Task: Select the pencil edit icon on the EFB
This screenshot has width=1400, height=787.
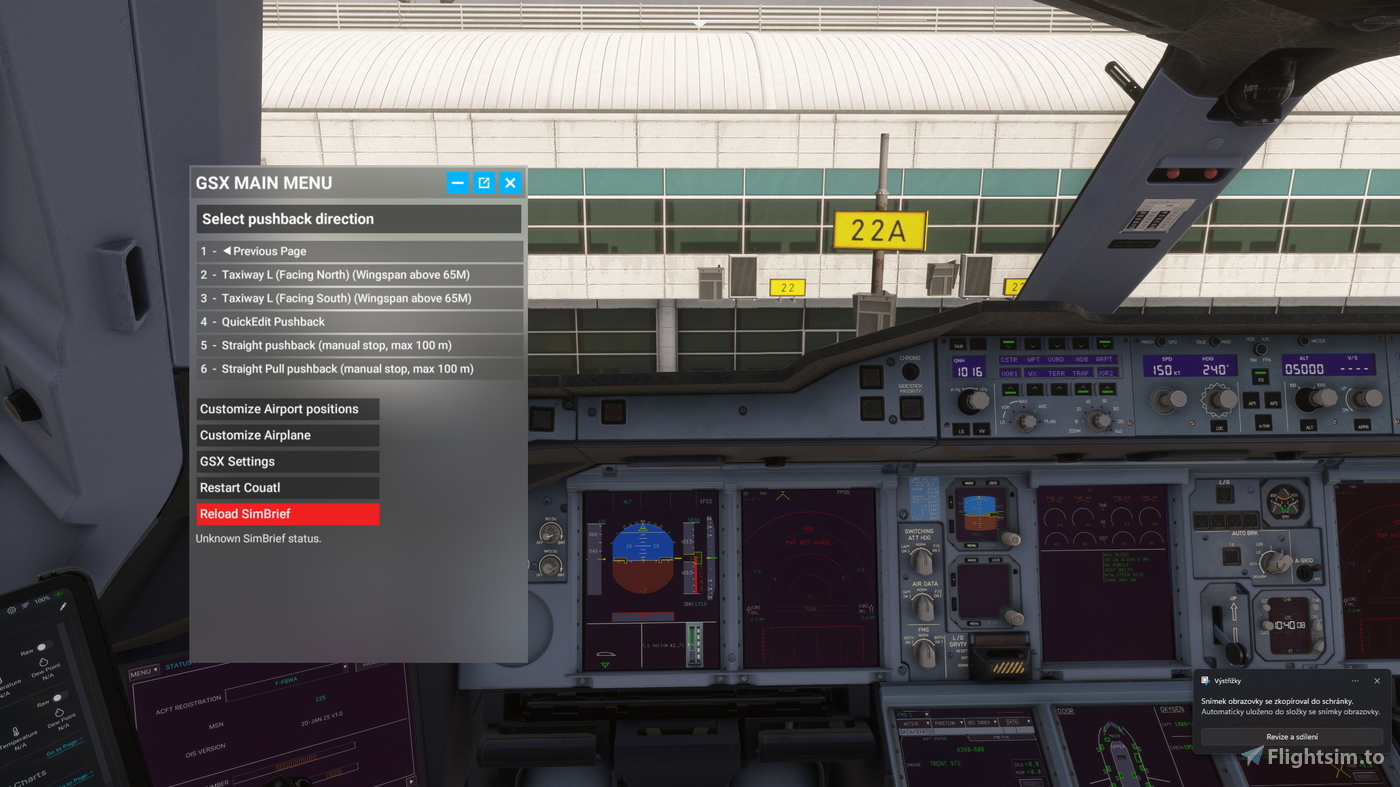Action: 63,607
